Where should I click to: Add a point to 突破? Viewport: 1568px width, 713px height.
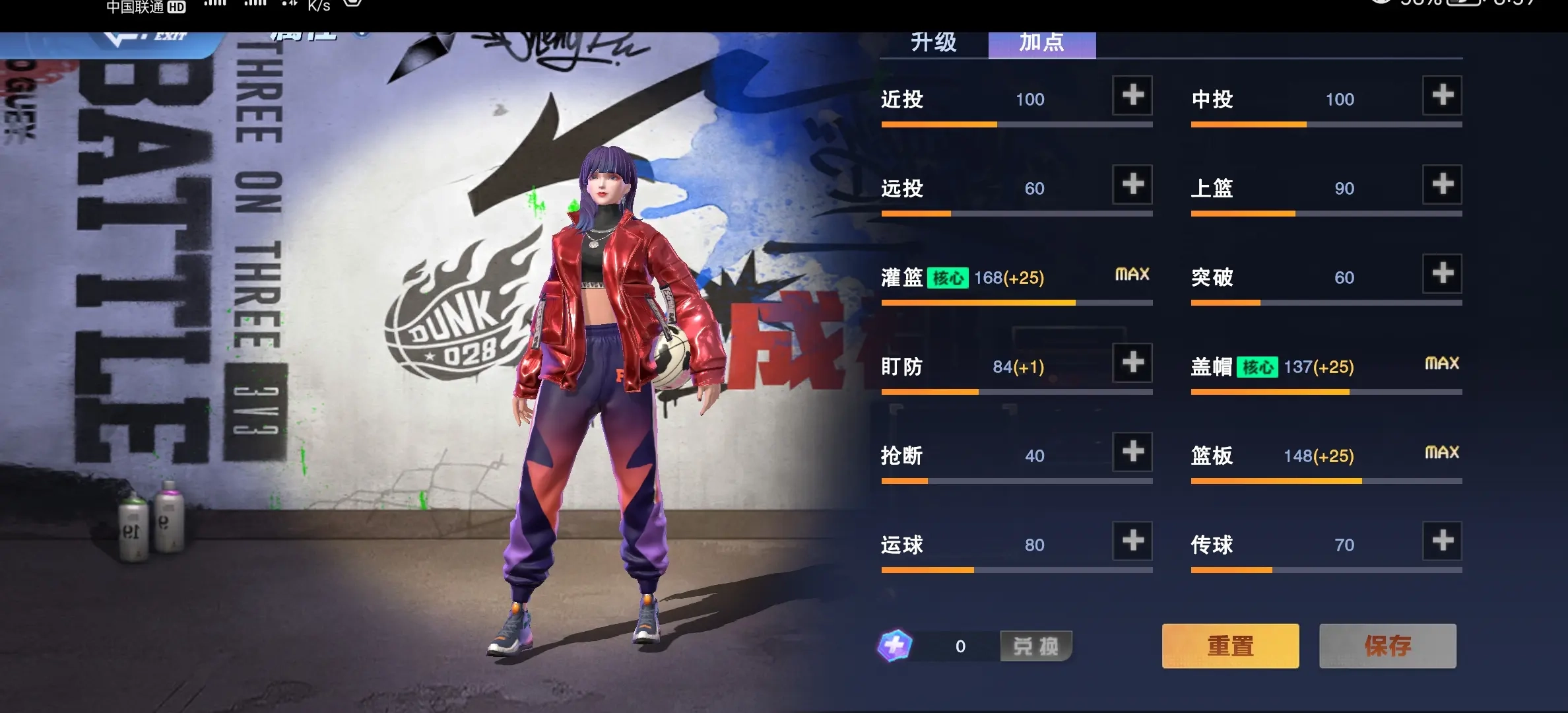1442,274
